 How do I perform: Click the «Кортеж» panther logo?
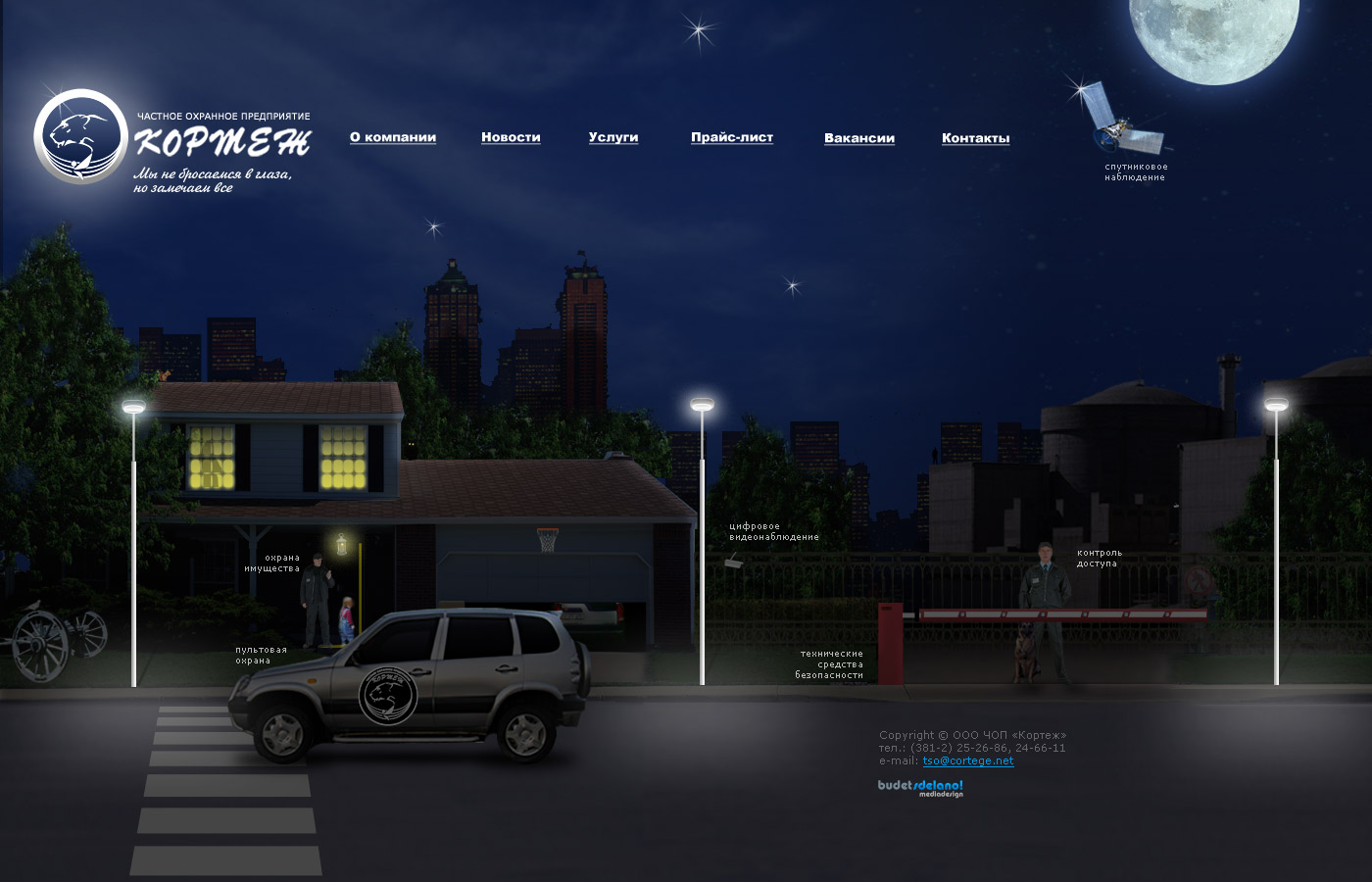pos(80,137)
